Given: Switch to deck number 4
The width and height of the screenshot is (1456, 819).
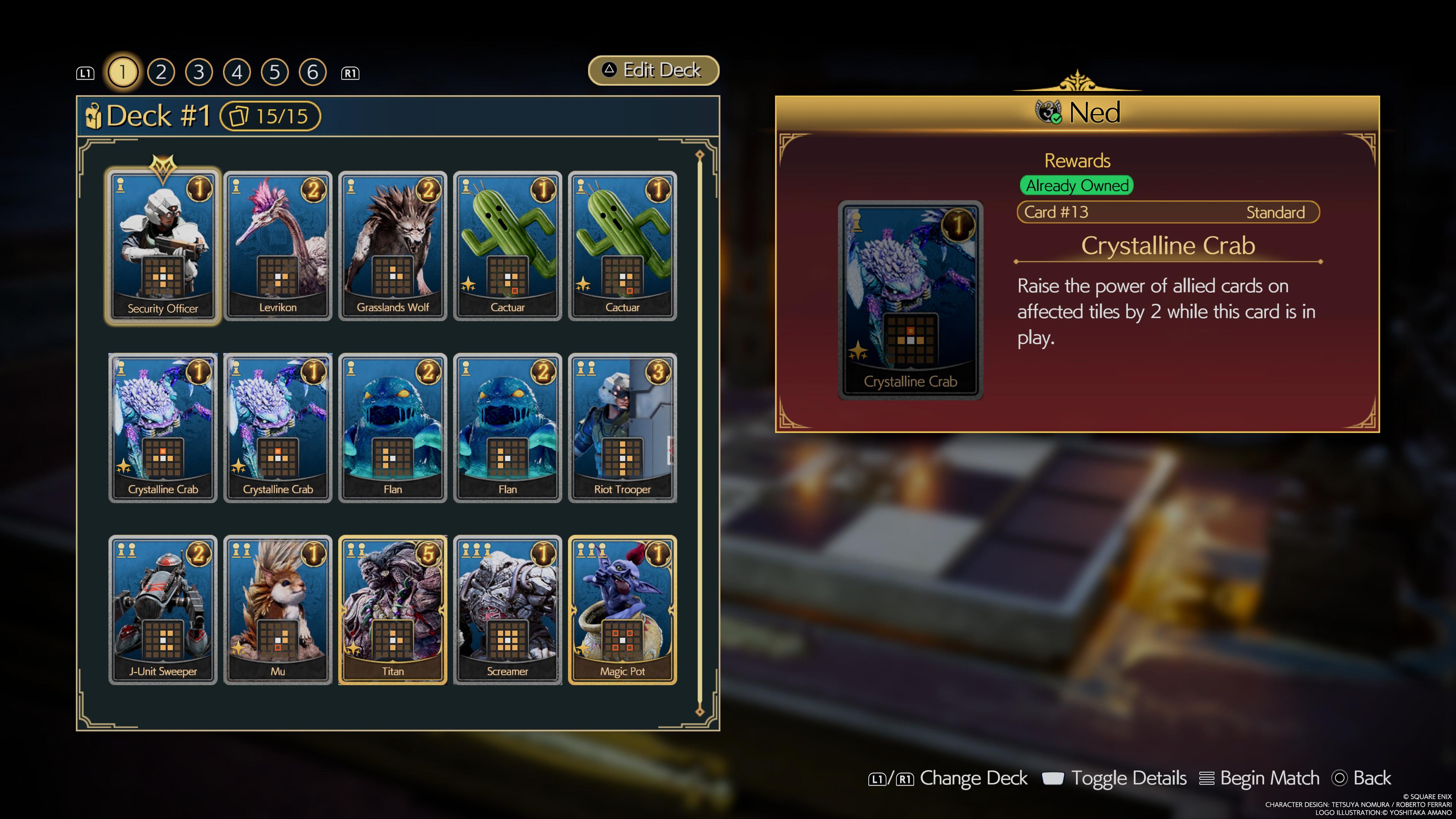Looking at the screenshot, I should (237, 72).
